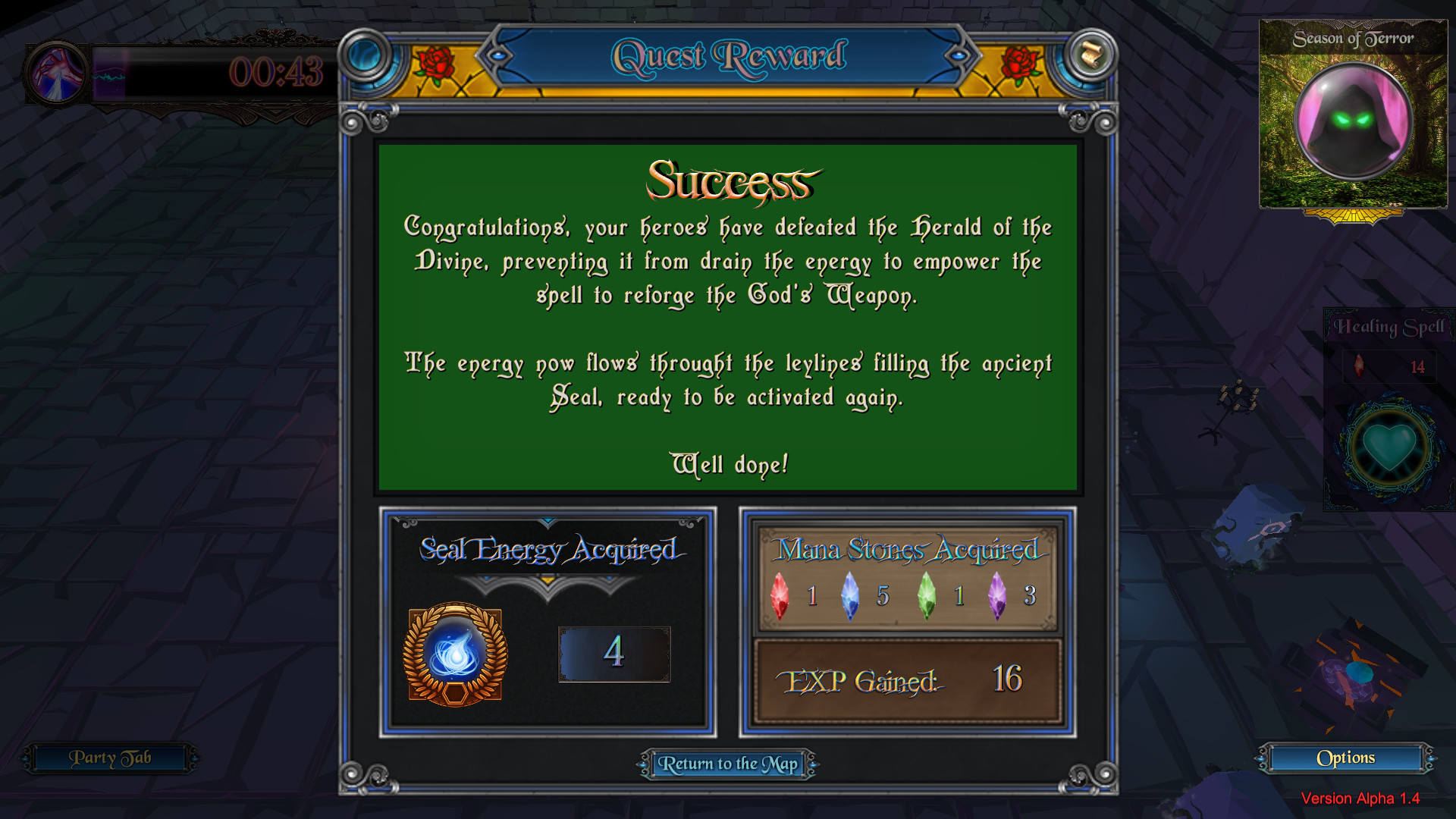This screenshot has height=819, width=1456.
Task: Click the Healing Spell heart icon
Action: [x=1389, y=446]
